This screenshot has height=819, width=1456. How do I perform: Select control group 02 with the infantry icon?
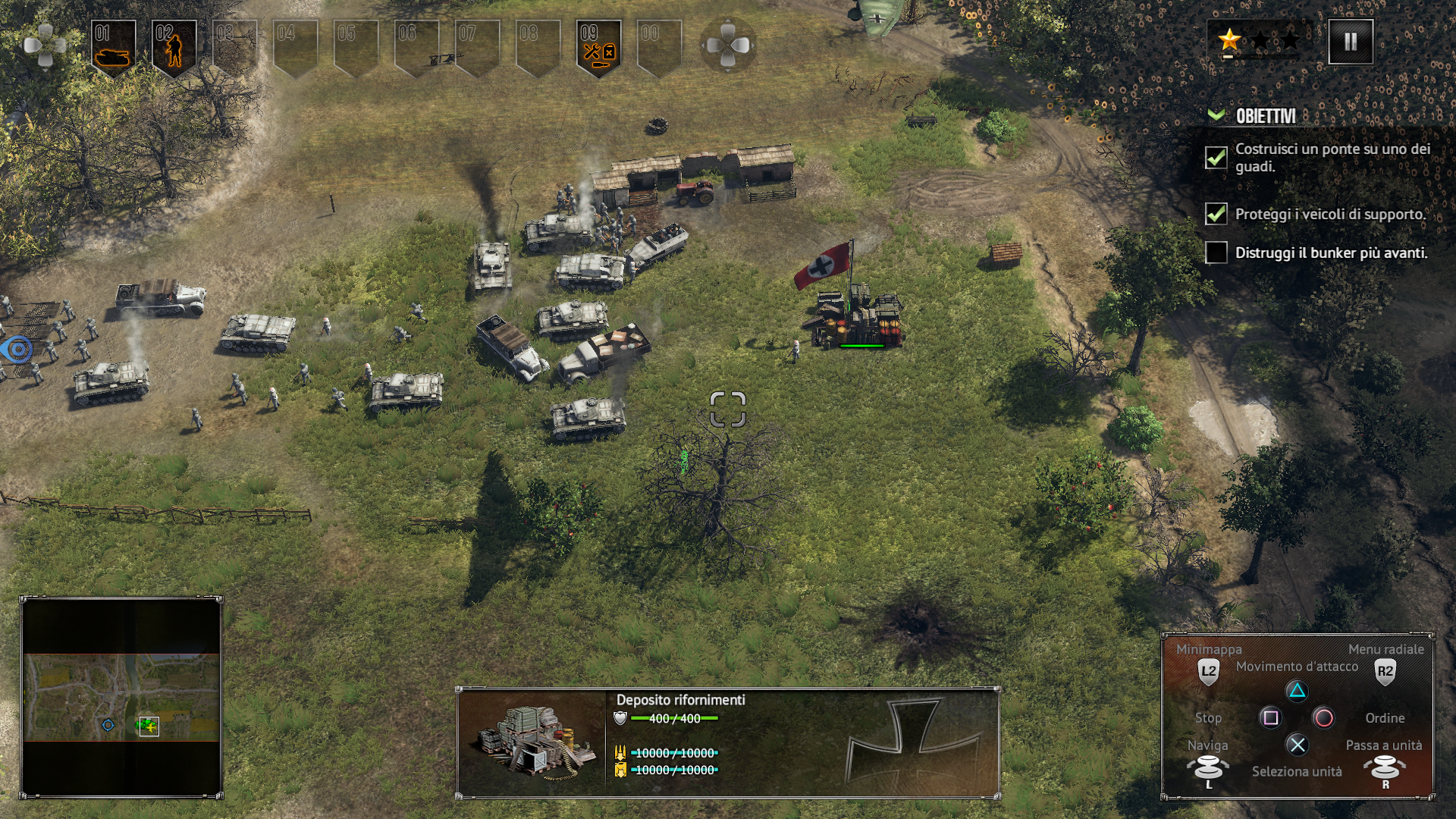[174, 47]
